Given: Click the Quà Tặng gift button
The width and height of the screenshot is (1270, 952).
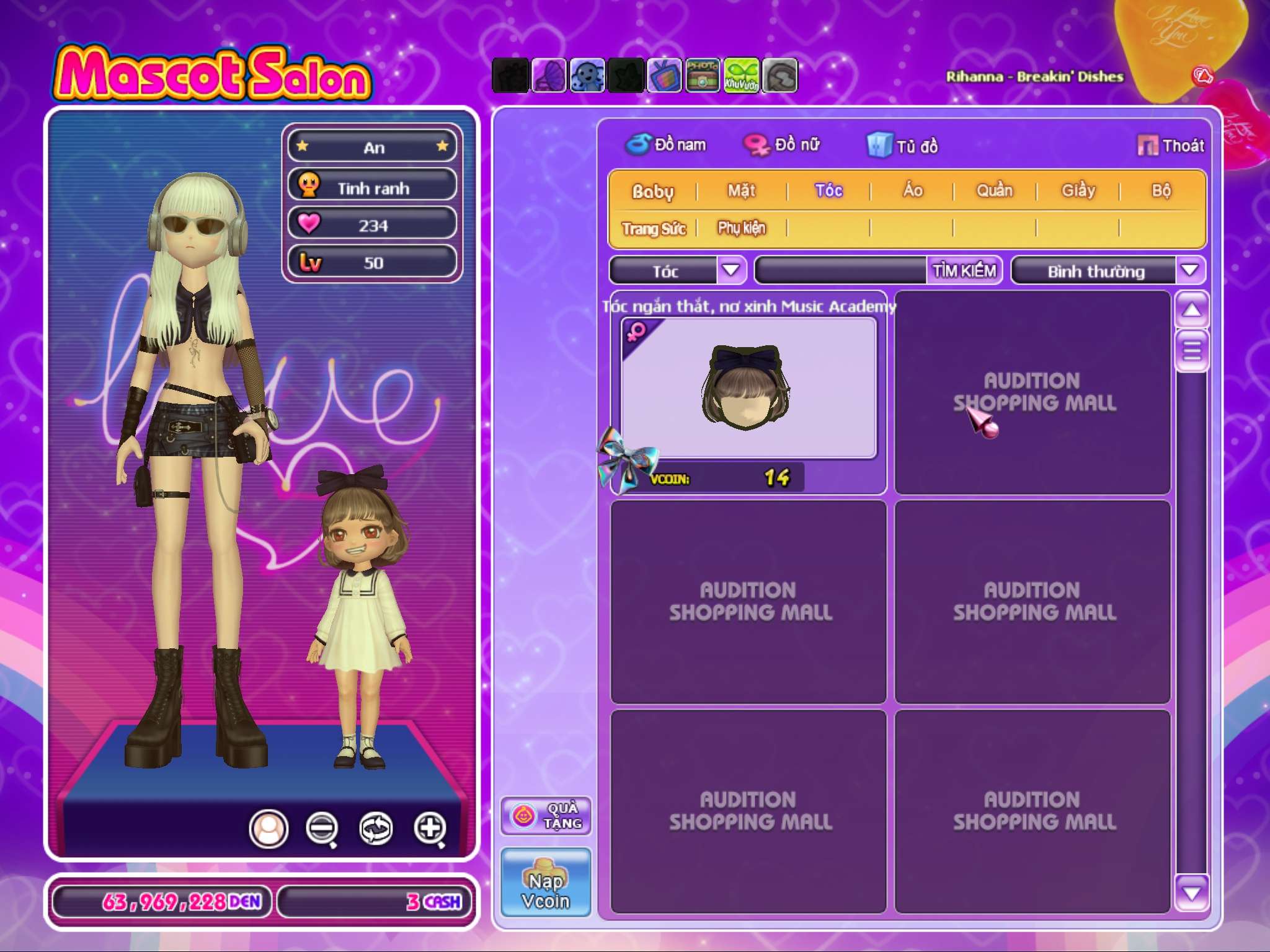Looking at the screenshot, I should coord(546,816).
